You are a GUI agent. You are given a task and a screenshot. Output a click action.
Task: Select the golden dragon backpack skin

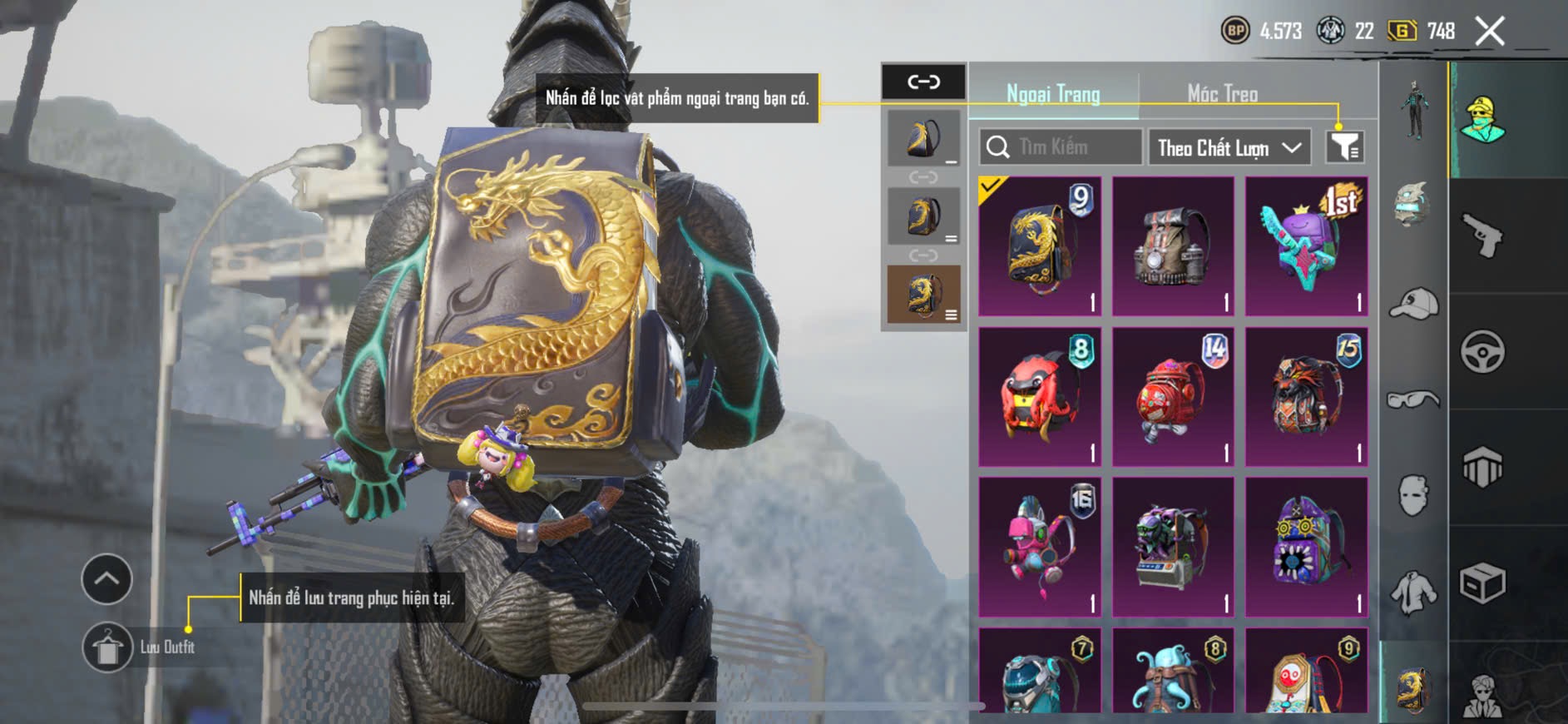click(x=1040, y=246)
